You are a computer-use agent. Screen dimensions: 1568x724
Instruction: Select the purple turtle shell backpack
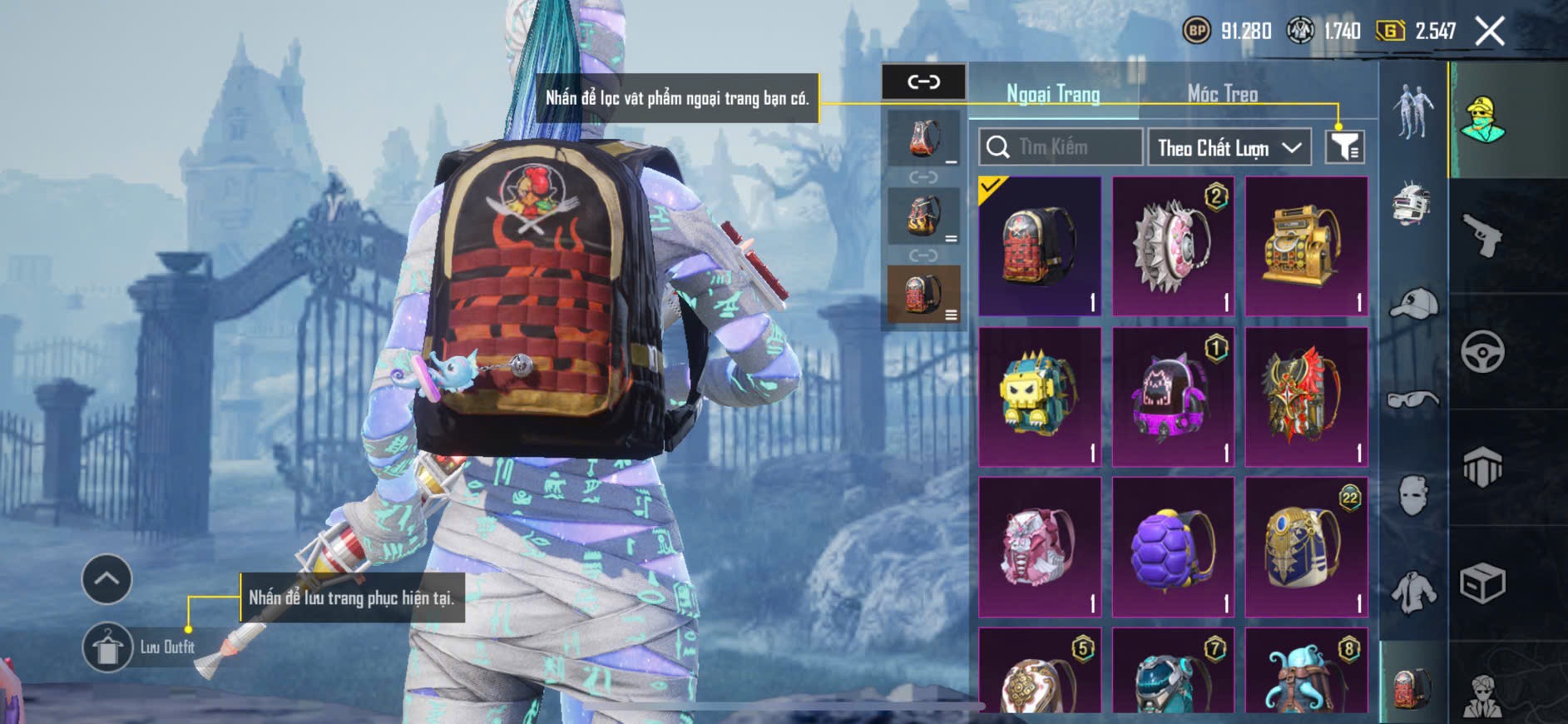1173,547
